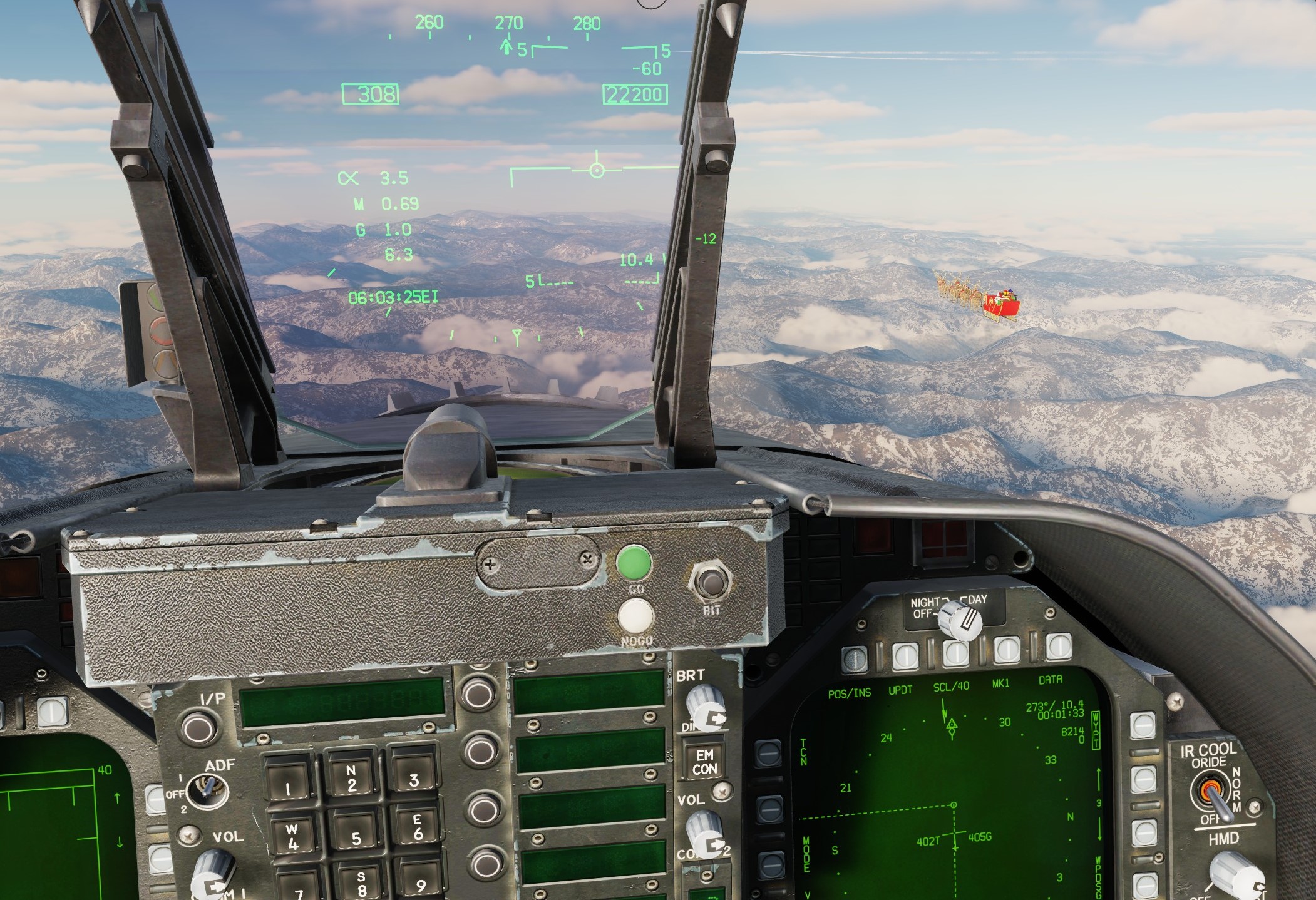This screenshot has height=900, width=1316.
Task: Click the W 4 keypad key
Action: coord(293,837)
